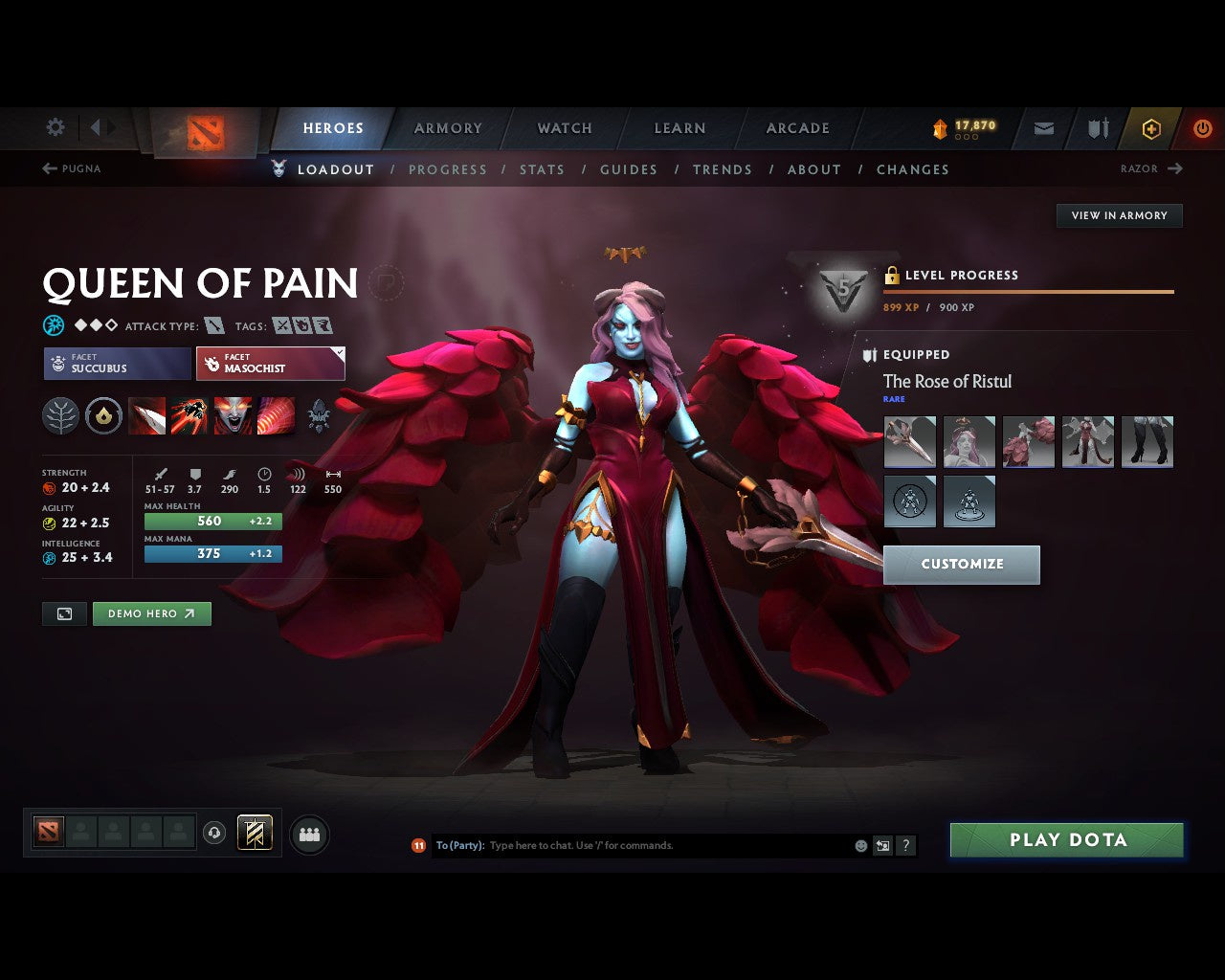This screenshot has width=1225, height=980.
Task: Open the talent tree icon
Action: tap(60, 415)
